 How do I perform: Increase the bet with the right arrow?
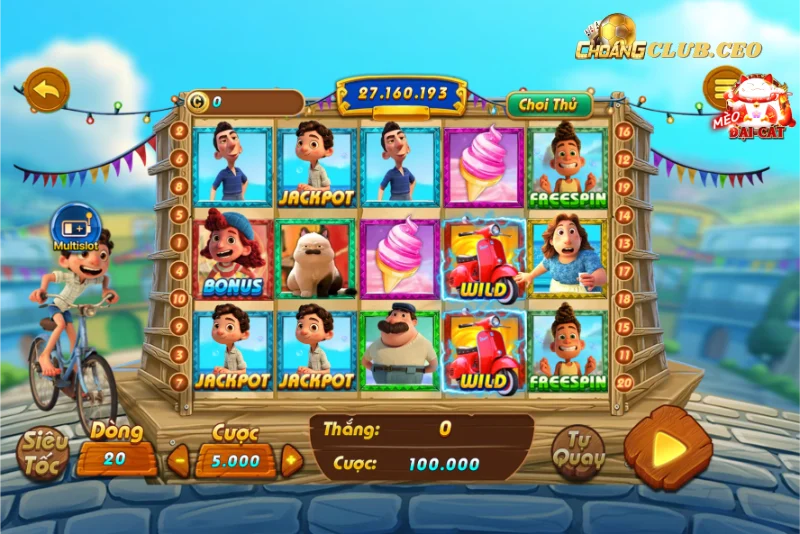point(291,461)
